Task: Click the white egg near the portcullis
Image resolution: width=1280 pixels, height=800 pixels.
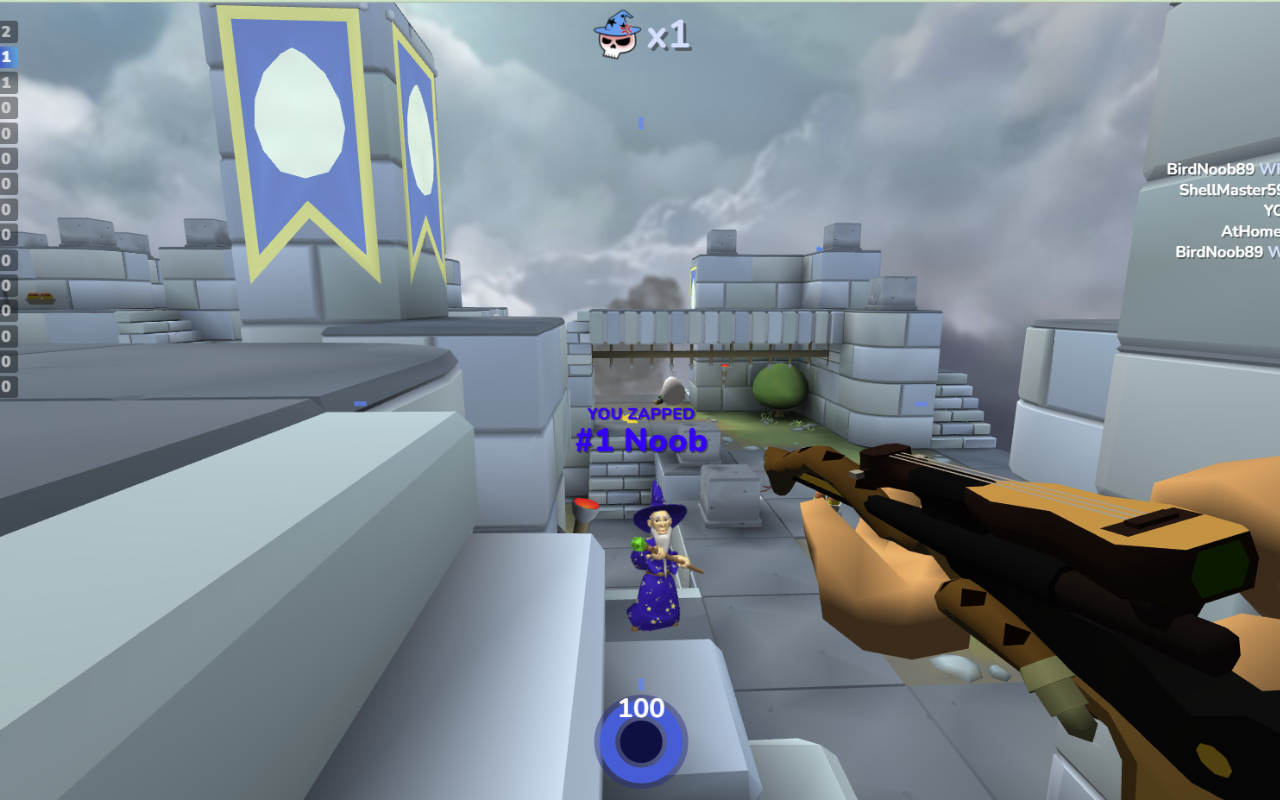Action: (x=672, y=390)
